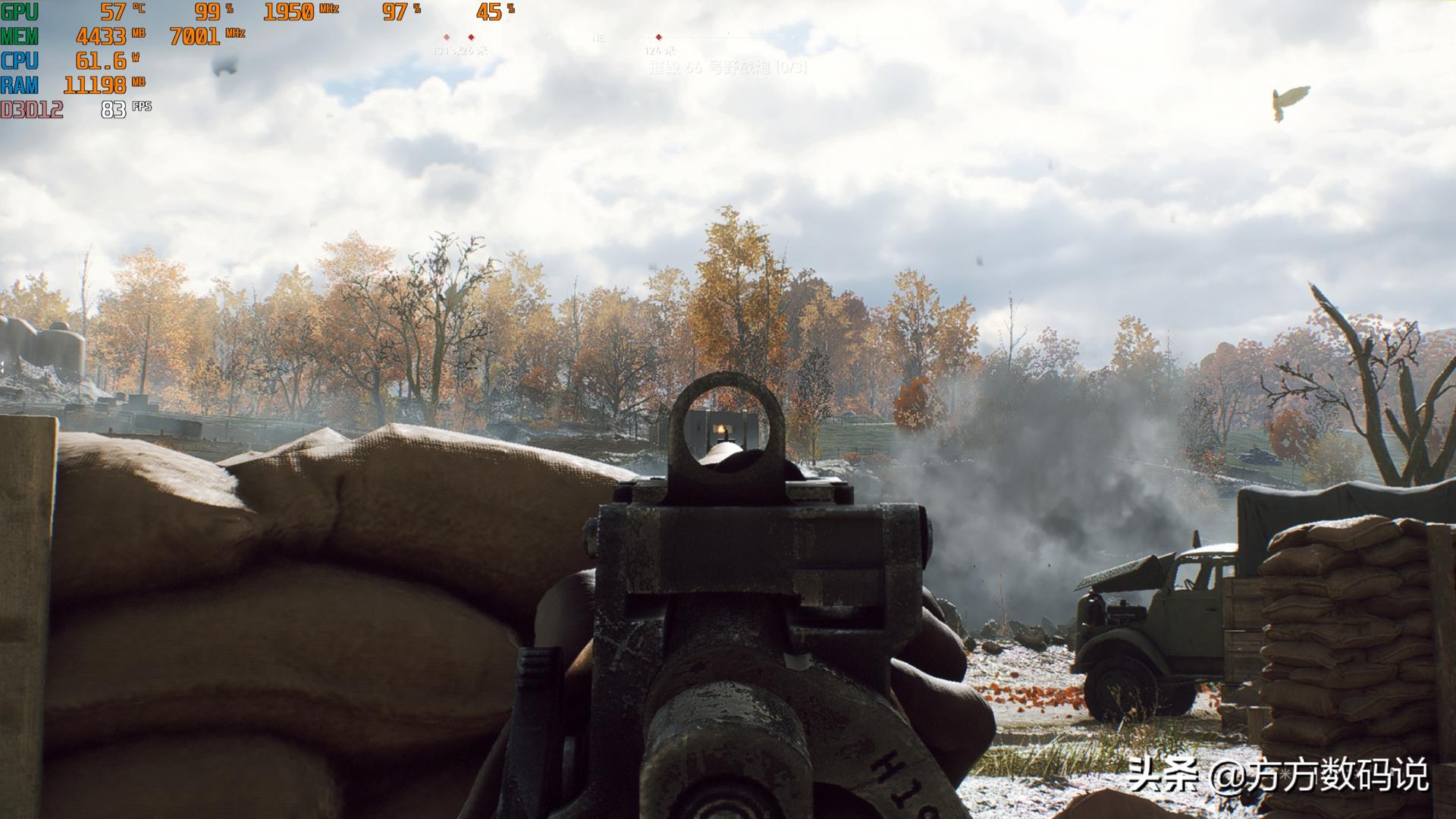Select the destroy field guns objective tracker
This screenshot has height=819, width=1456.
coord(727,68)
